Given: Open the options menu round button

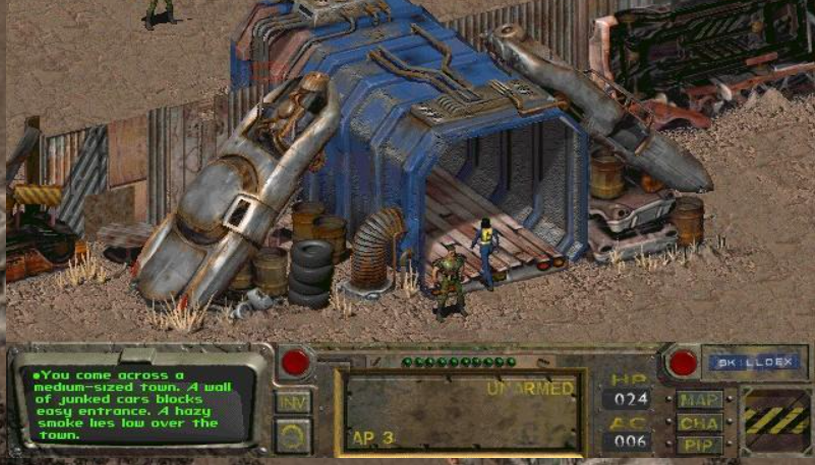Looking at the screenshot, I should [293, 435].
